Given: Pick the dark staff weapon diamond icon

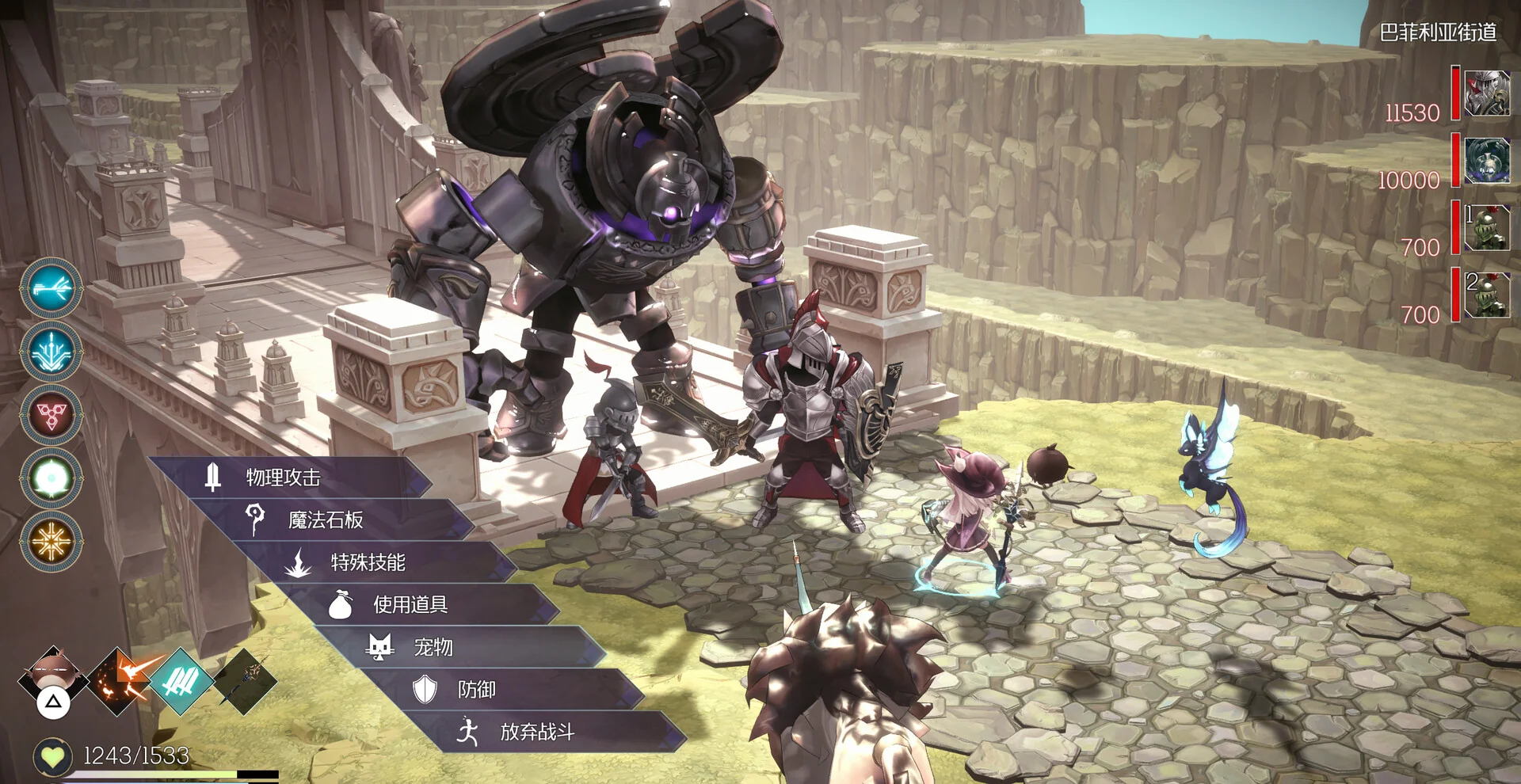Looking at the screenshot, I should pos(245,681).
